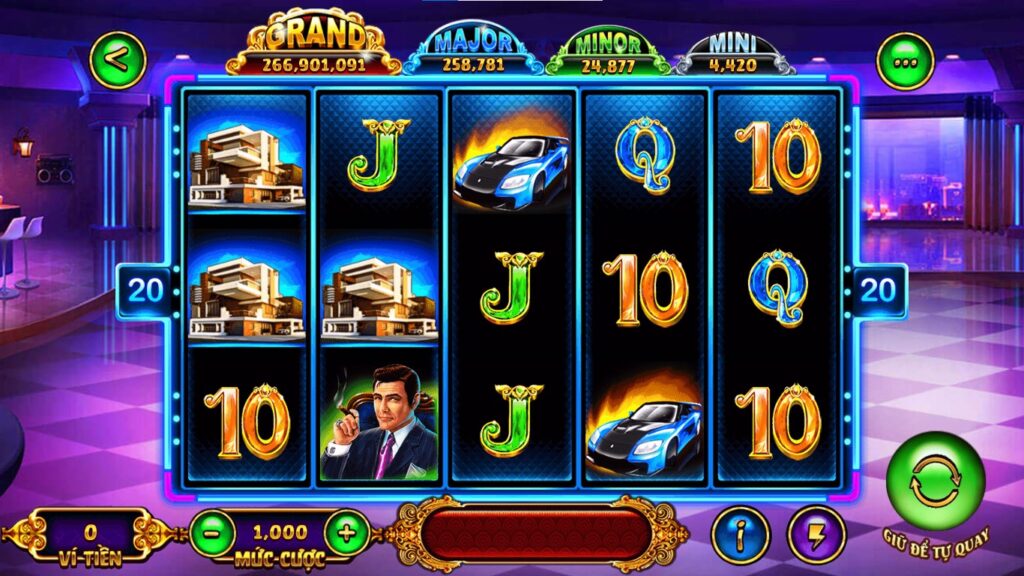Click the green back arrow button
The width and height of the screenshot is (1024, 576).
tap(117, 60)
